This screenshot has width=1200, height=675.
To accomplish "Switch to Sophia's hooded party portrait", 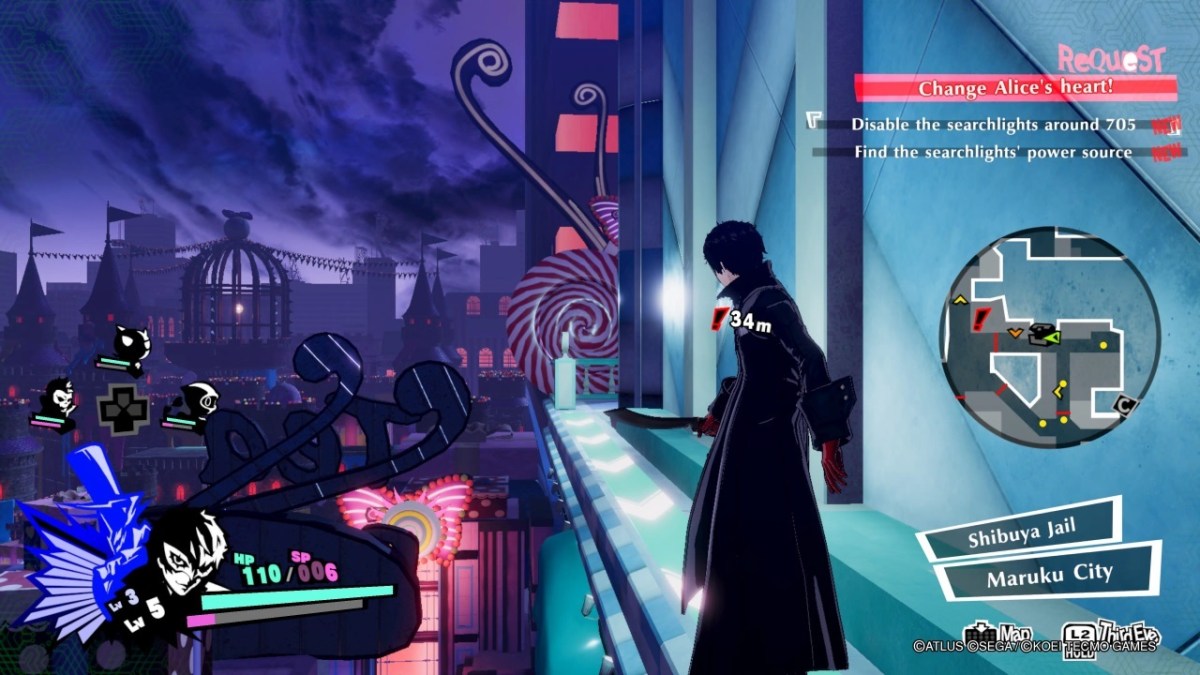I will (191, 404).
